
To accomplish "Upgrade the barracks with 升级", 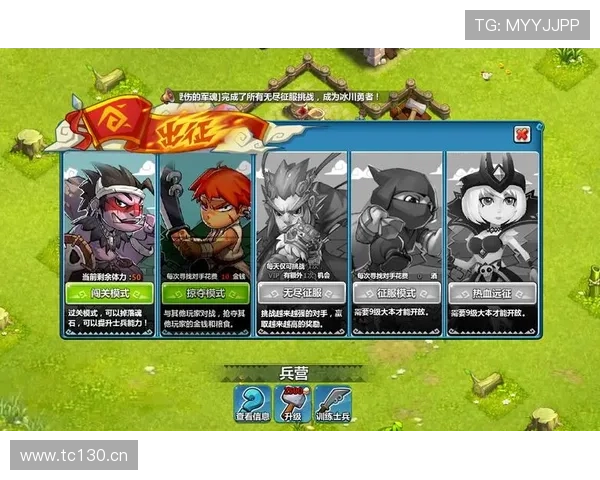I will tap(292, 405).
